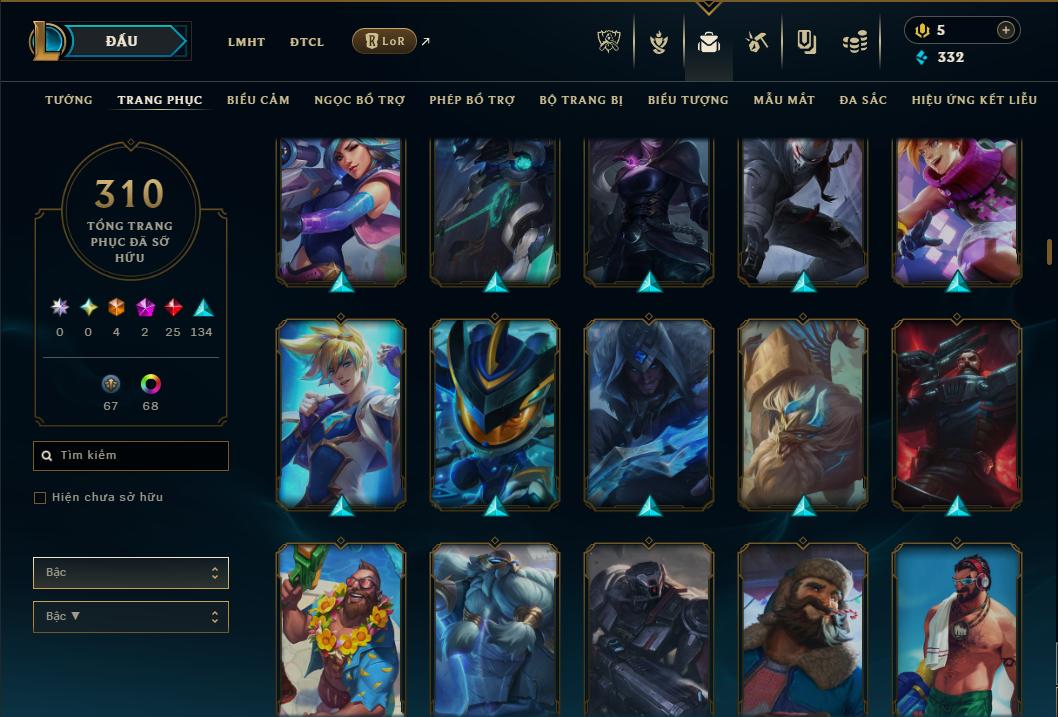The height and width of the screenshot is (717, 1058).
Task: Open the LMHT home link
Action: click(246, 42)
